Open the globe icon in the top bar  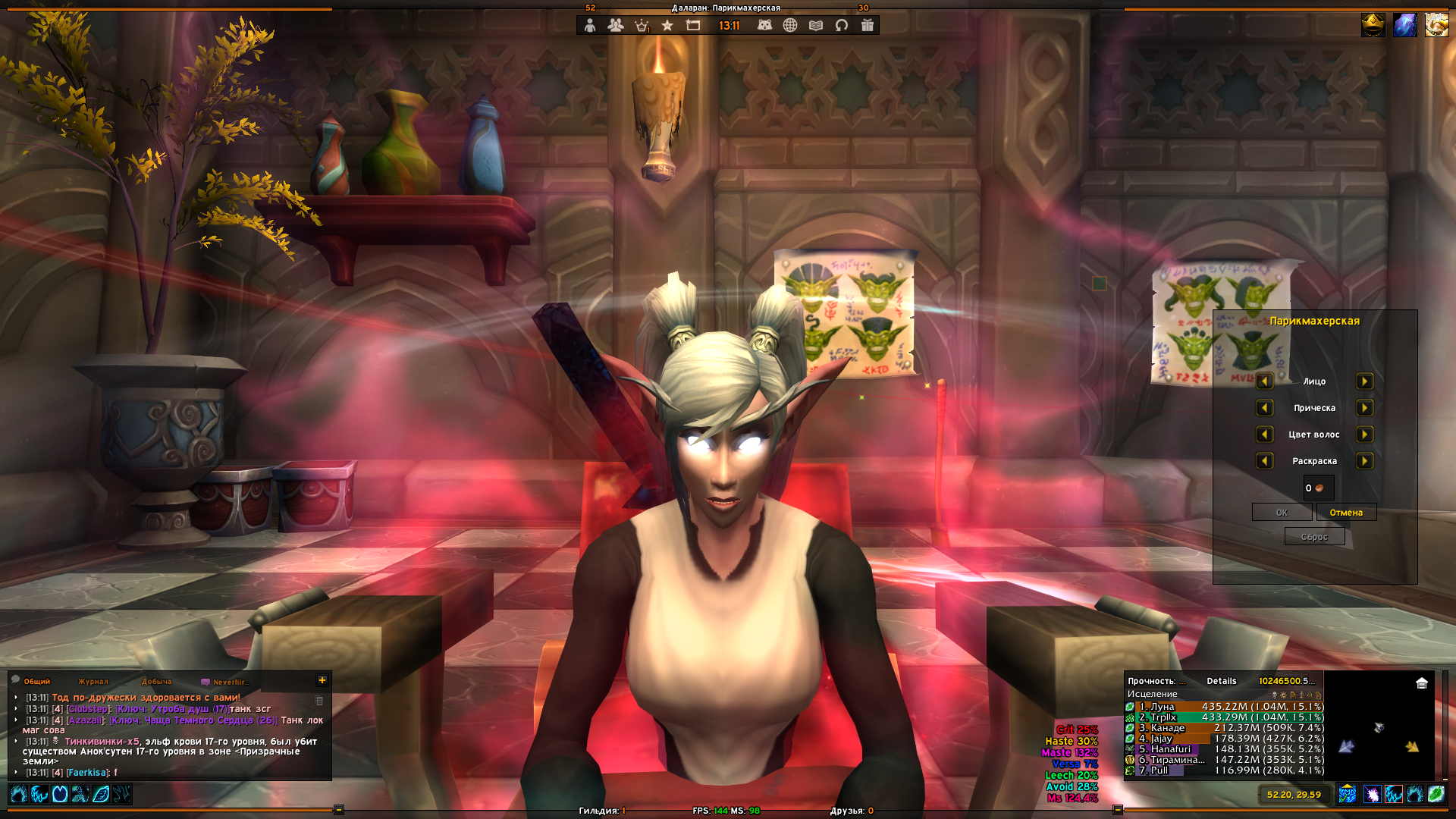coord(790,25)
